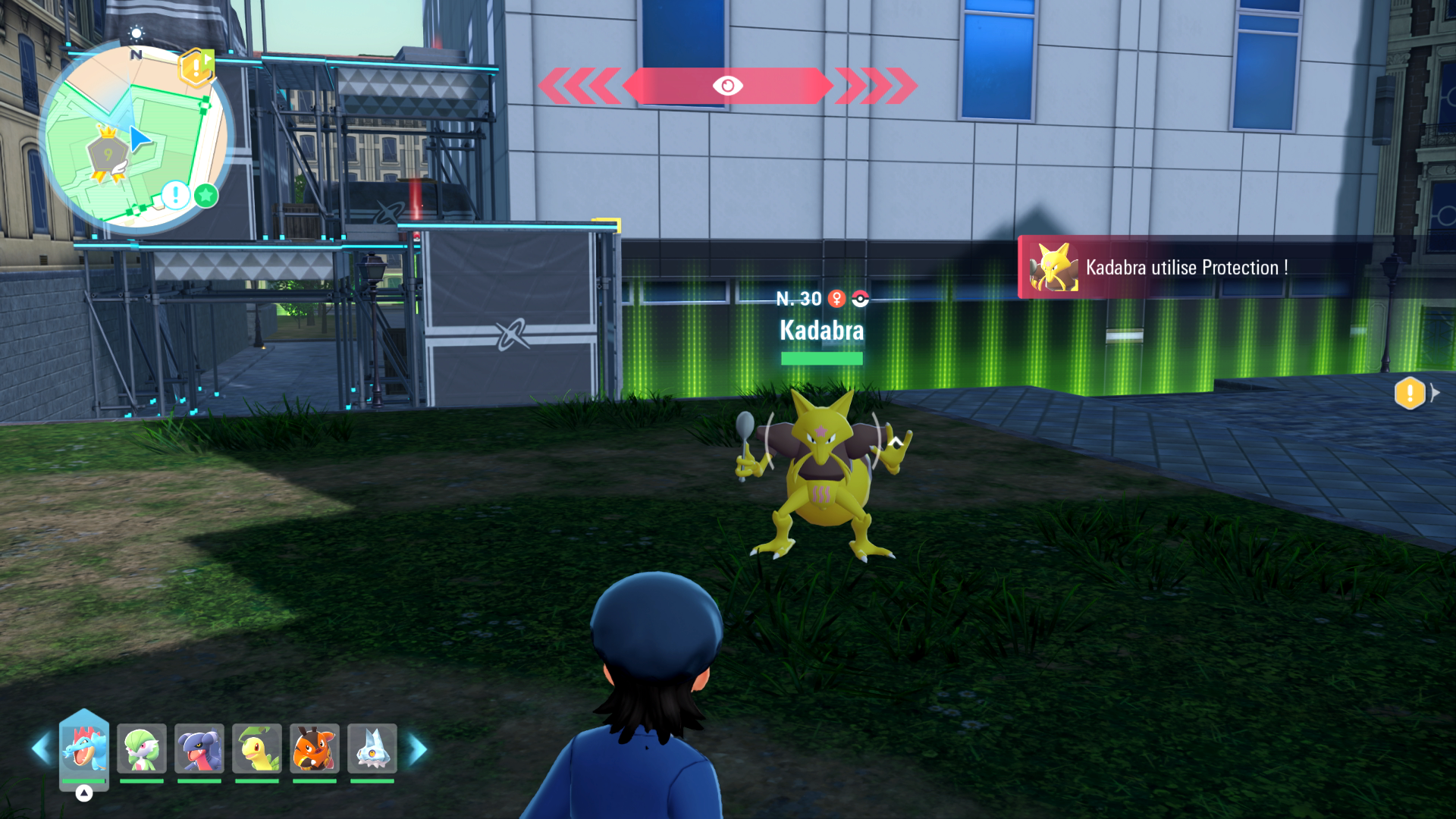This screenshot has width=1456, height=819.
Task: Choose Garchomp from the party bar
Action: coord(199,748)
